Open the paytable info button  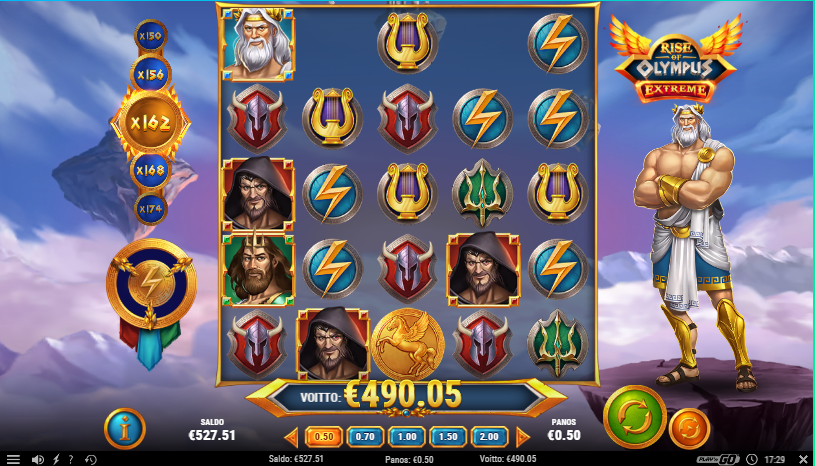click(x=125, y=430)
